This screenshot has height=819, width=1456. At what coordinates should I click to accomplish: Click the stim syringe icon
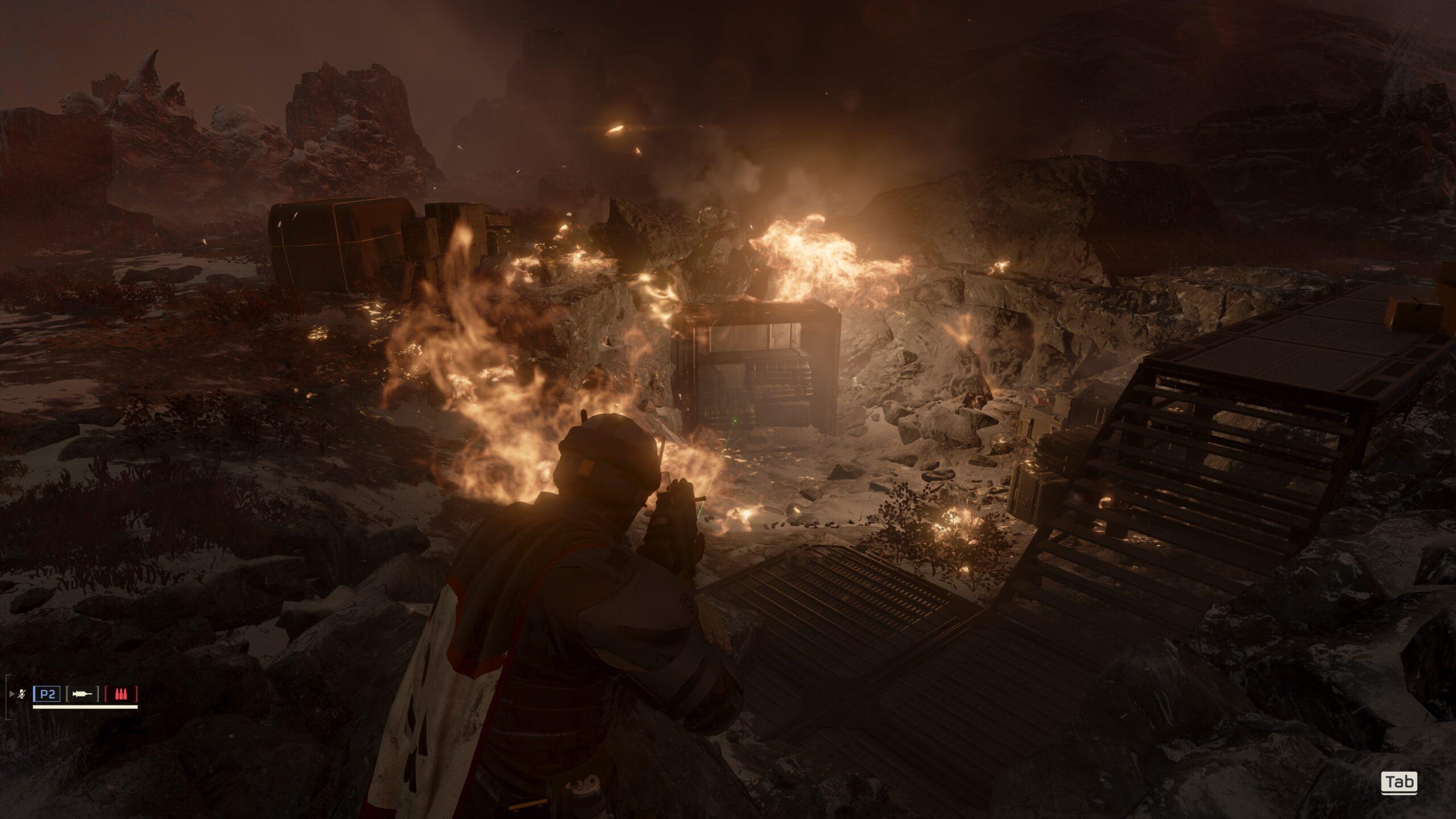[82, 694]
